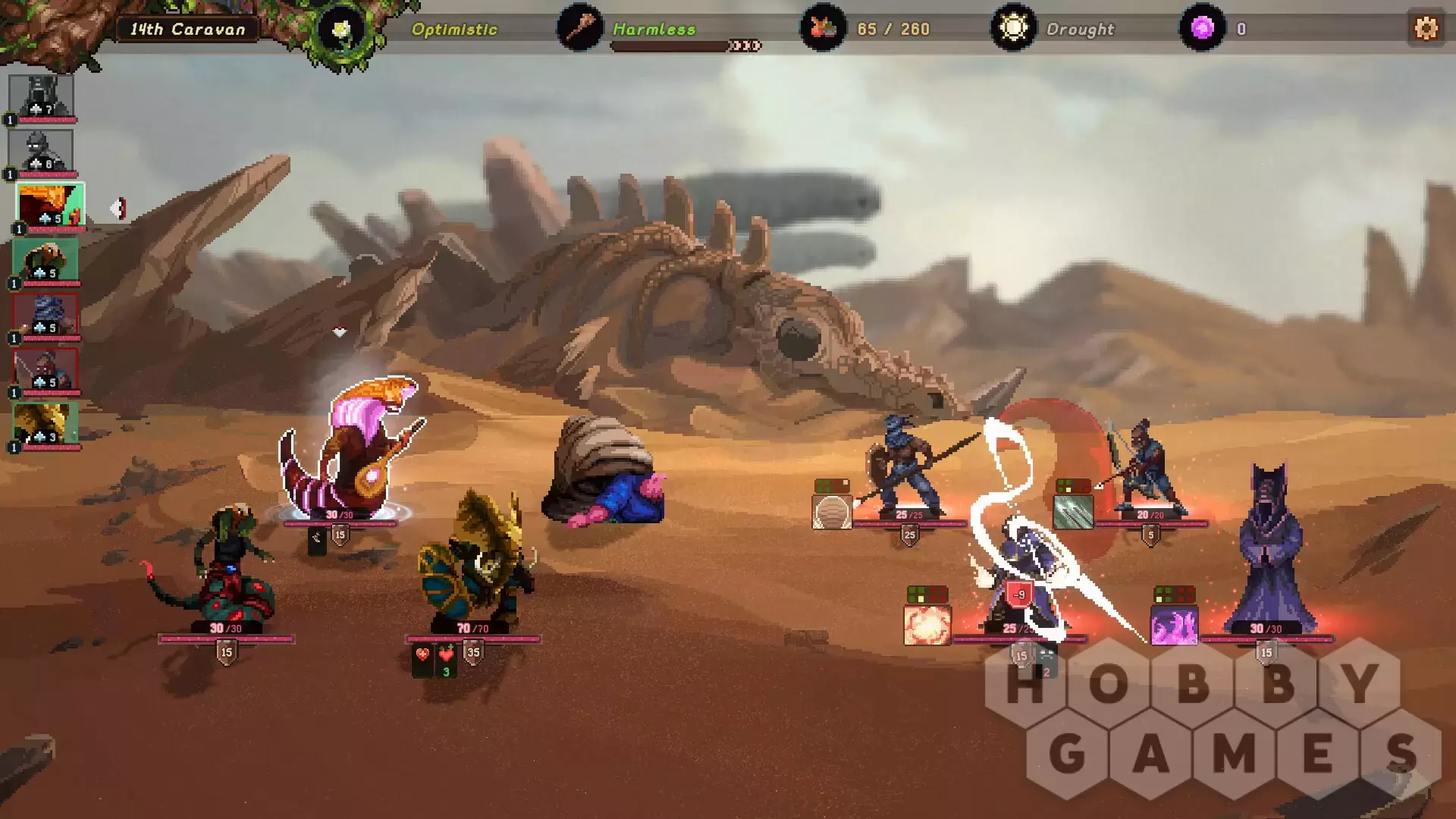Select the greyed turn portrait with speed 6
Image resolution: width=1456 pixels, height=819 pixels.
pos(41,151)
